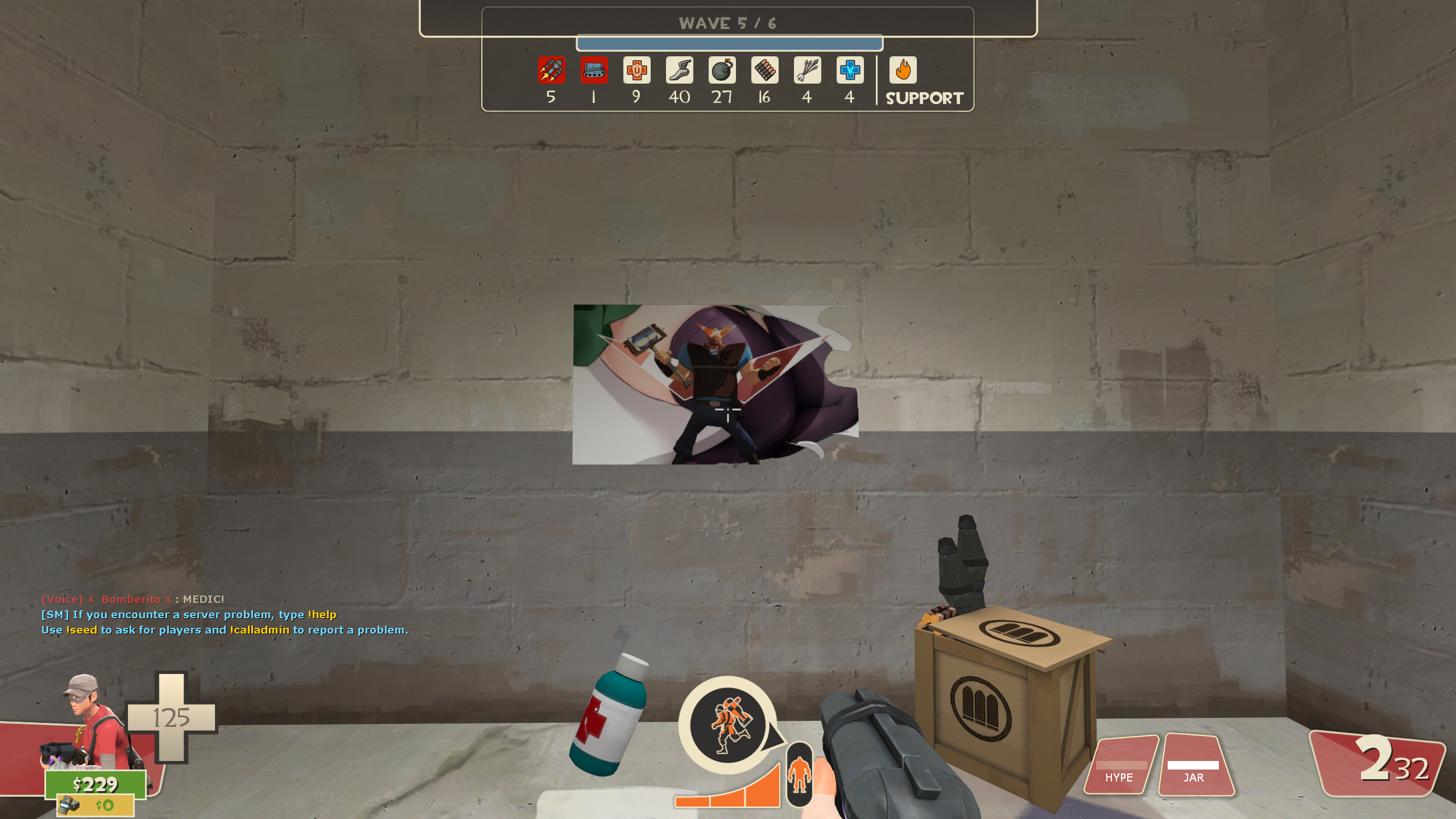Select the über medic robot icon
Viewport: 1456px width, 819px height.
(x=636, y=71)
